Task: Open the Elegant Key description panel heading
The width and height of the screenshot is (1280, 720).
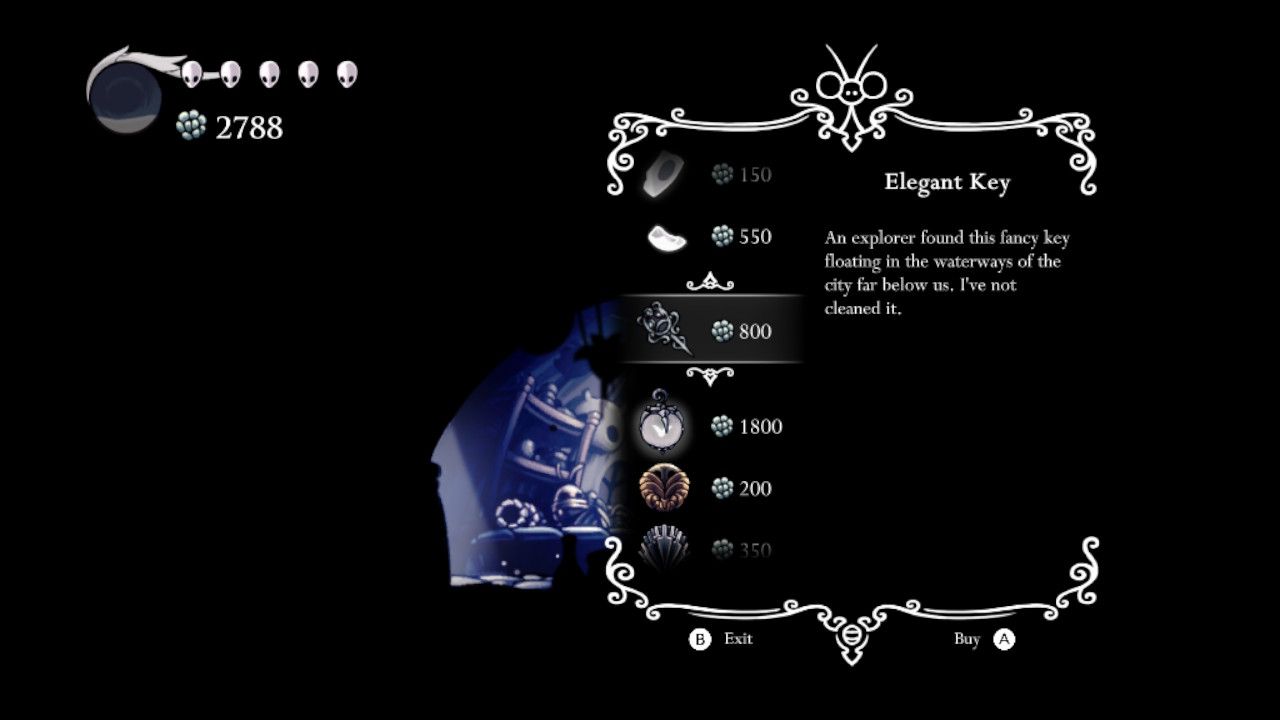Action: click(x=948, y=182)
